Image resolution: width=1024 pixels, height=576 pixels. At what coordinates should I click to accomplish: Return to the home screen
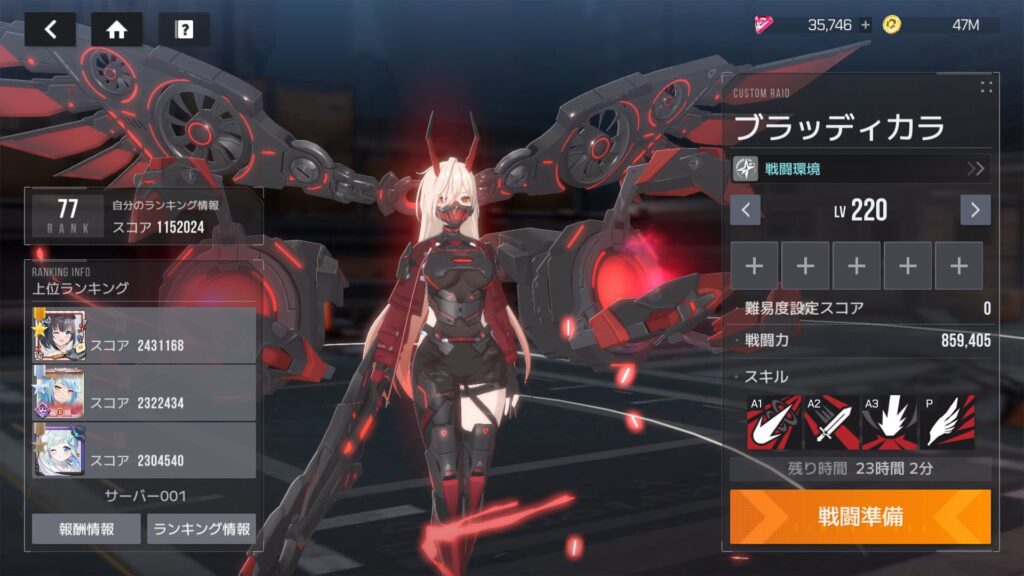coord(116,29)
